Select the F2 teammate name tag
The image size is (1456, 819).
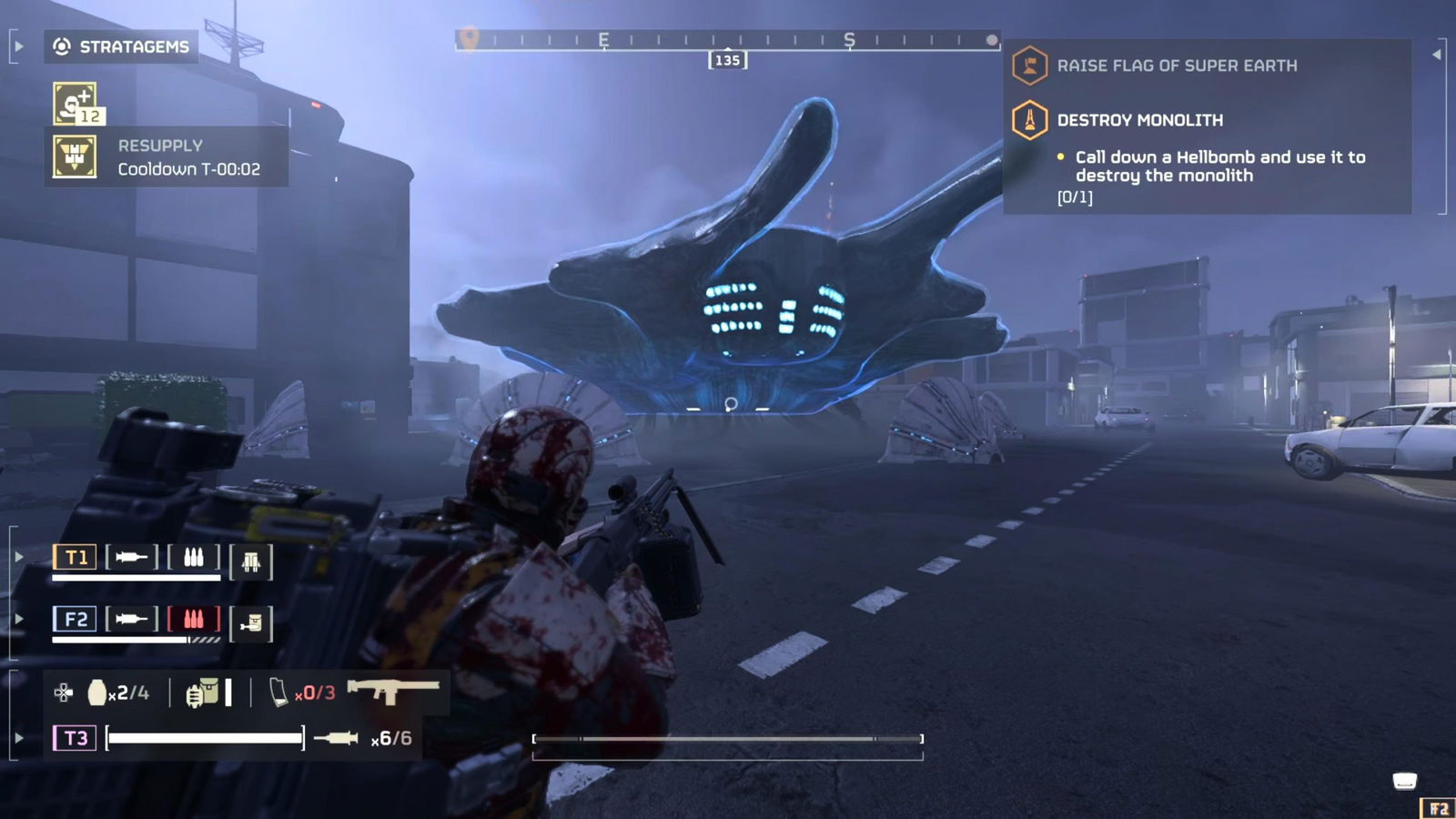tap(75, 620)
